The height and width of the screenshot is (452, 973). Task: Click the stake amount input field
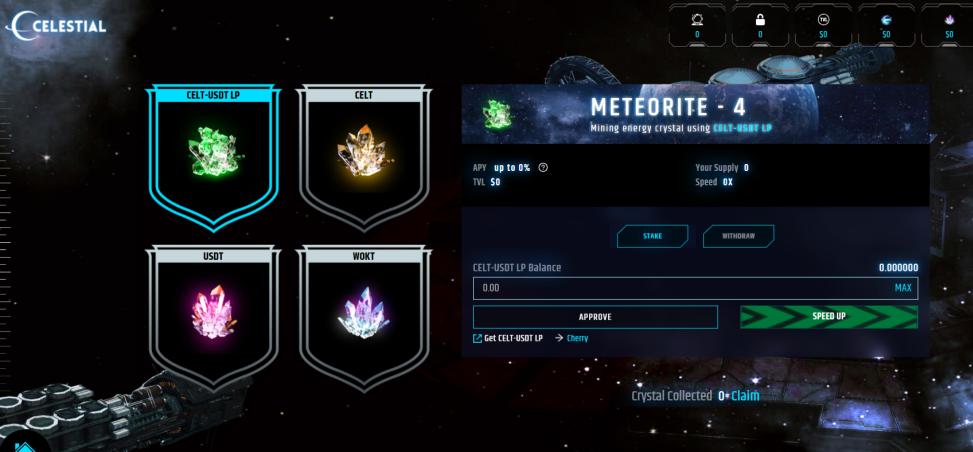pos(680,288)
